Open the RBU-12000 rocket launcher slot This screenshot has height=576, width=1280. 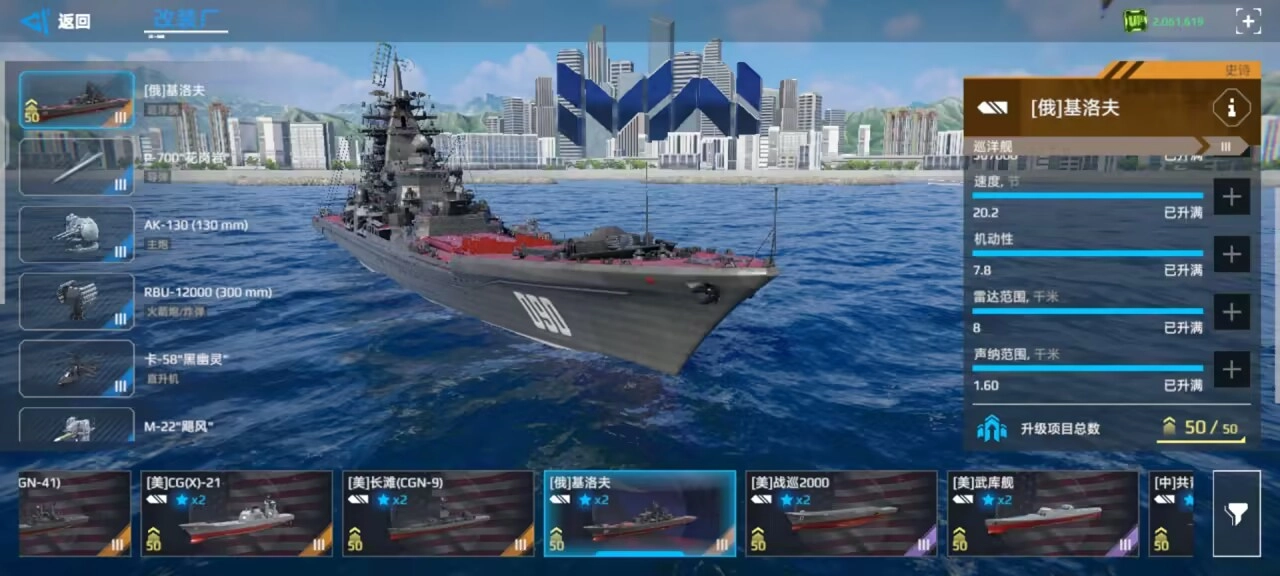pos(76,301)
